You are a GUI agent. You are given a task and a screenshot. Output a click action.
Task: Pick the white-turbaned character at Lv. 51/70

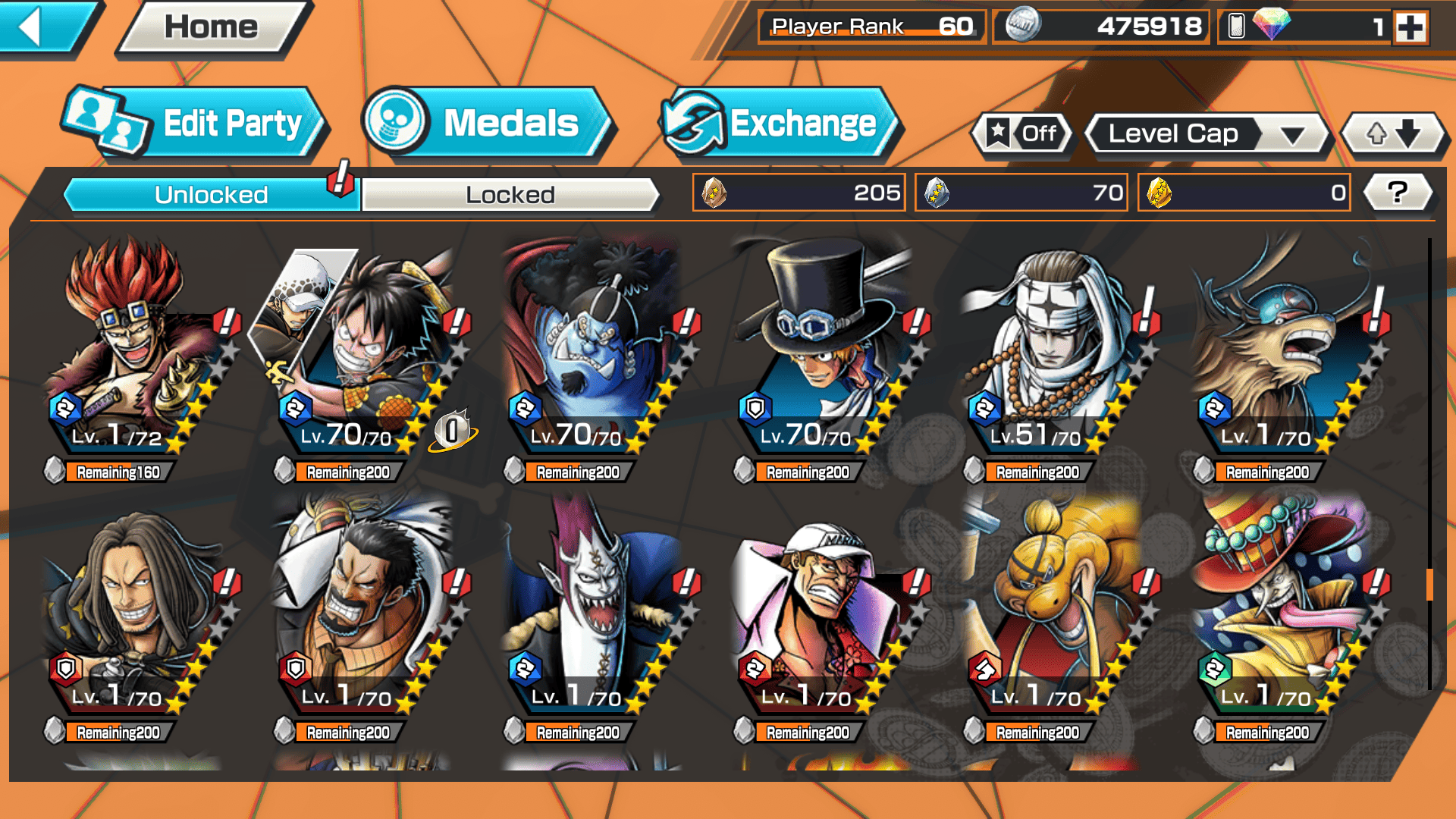[1054, 349]
